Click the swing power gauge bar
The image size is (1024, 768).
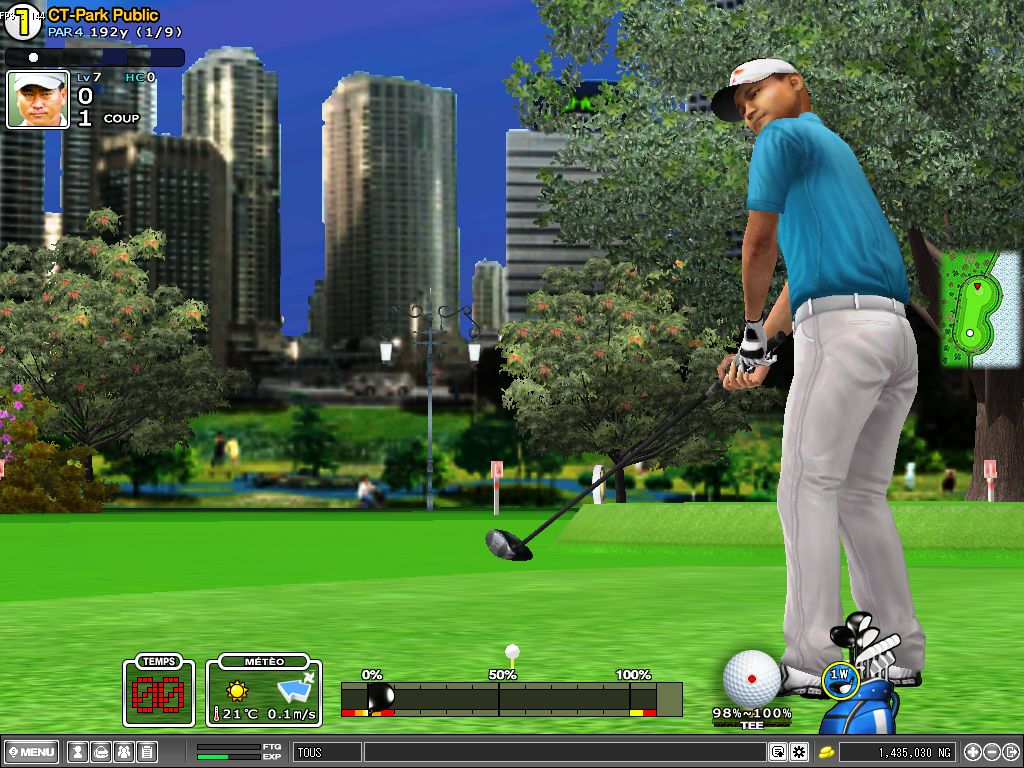[x=511, y=698]
